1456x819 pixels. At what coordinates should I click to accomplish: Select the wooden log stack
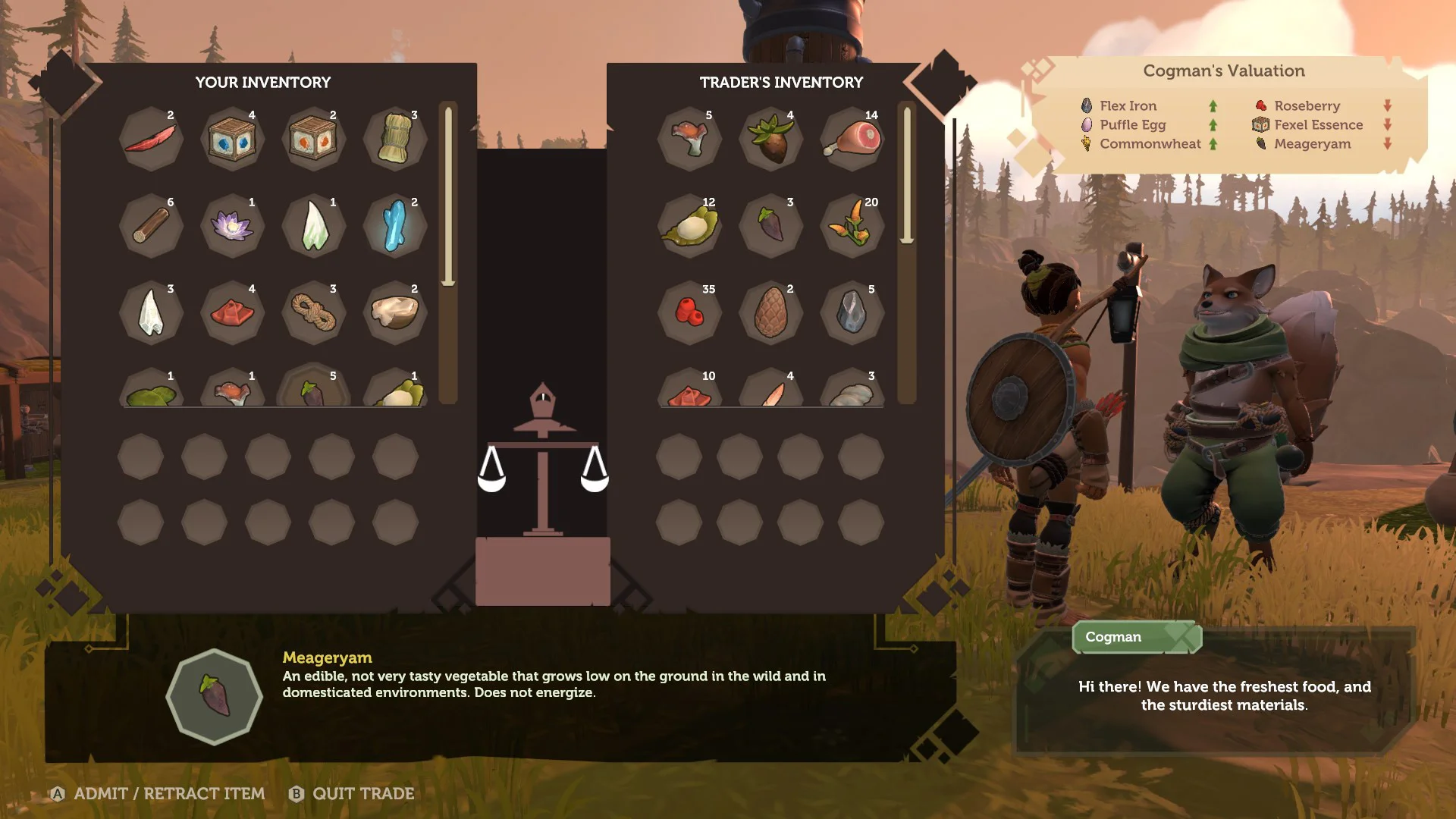(151, 226)
